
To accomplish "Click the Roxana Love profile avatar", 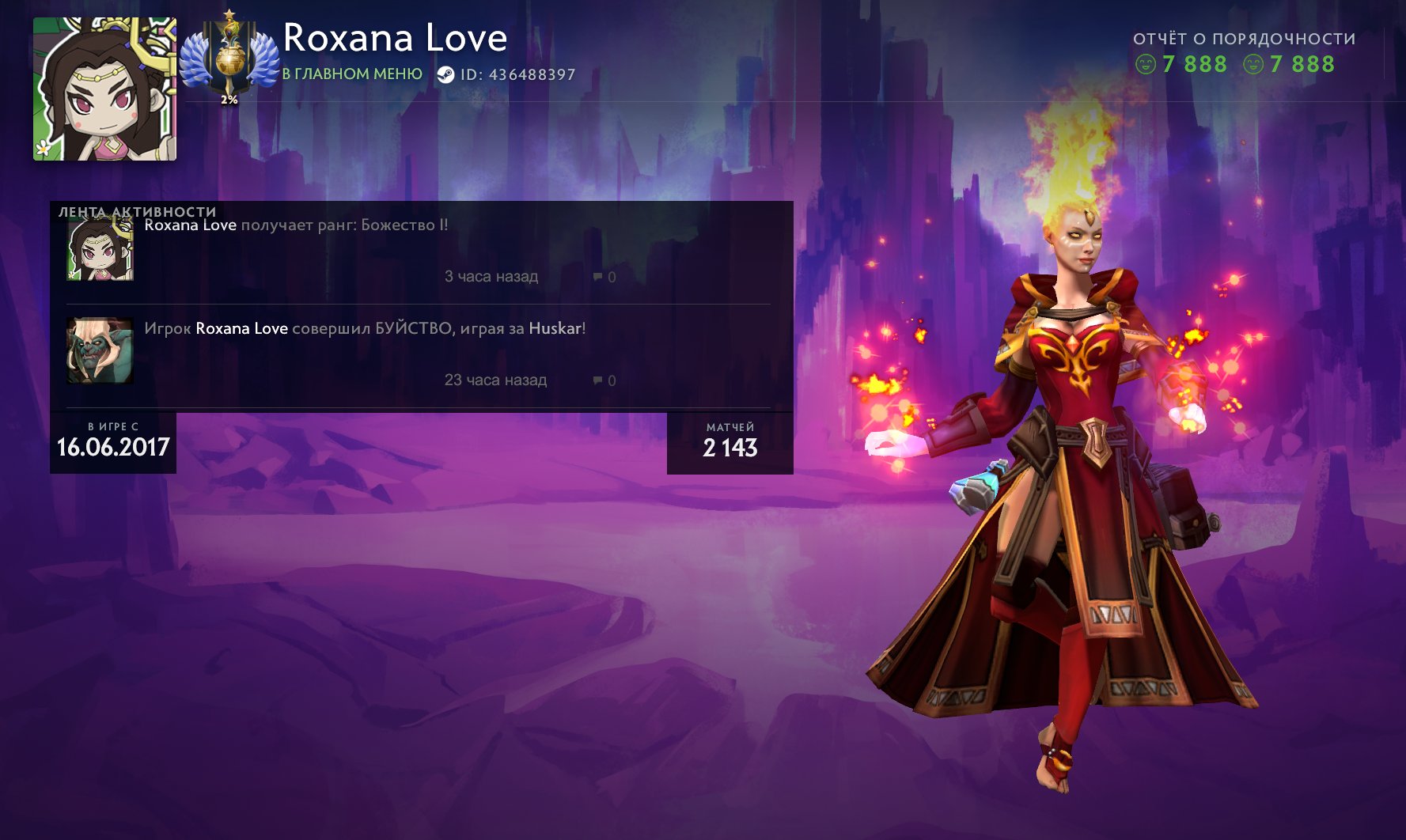I will 104,89.
